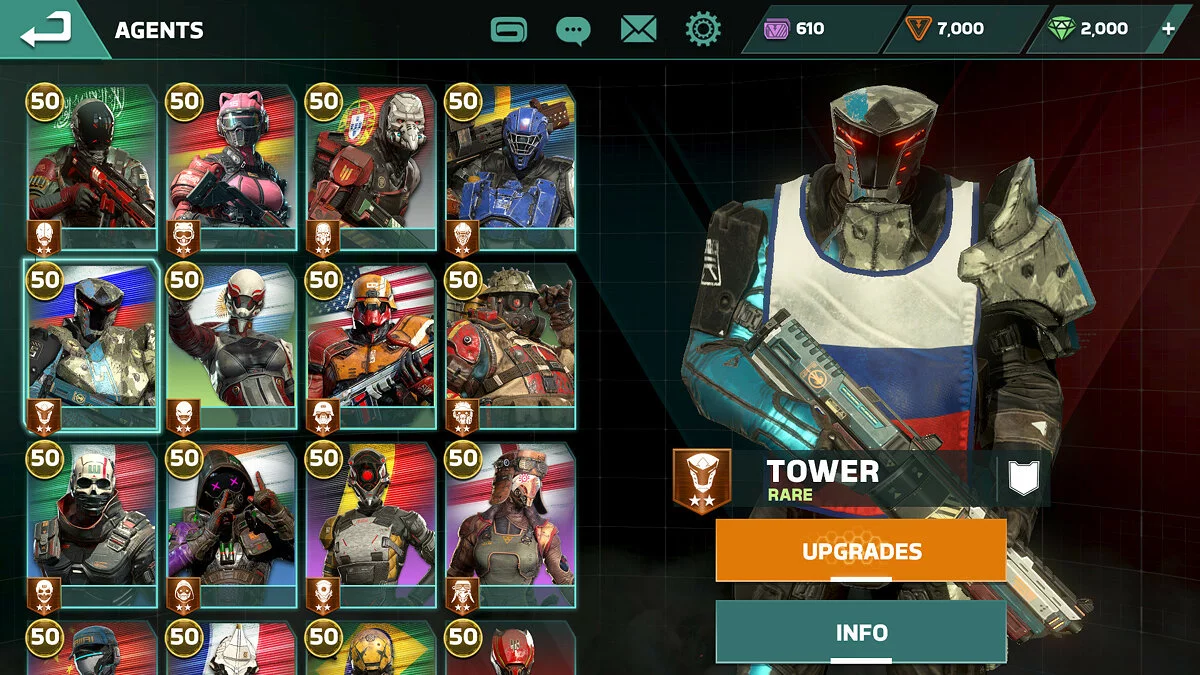Select the red-eyed agent on Belgian flag

click(371, 525)
